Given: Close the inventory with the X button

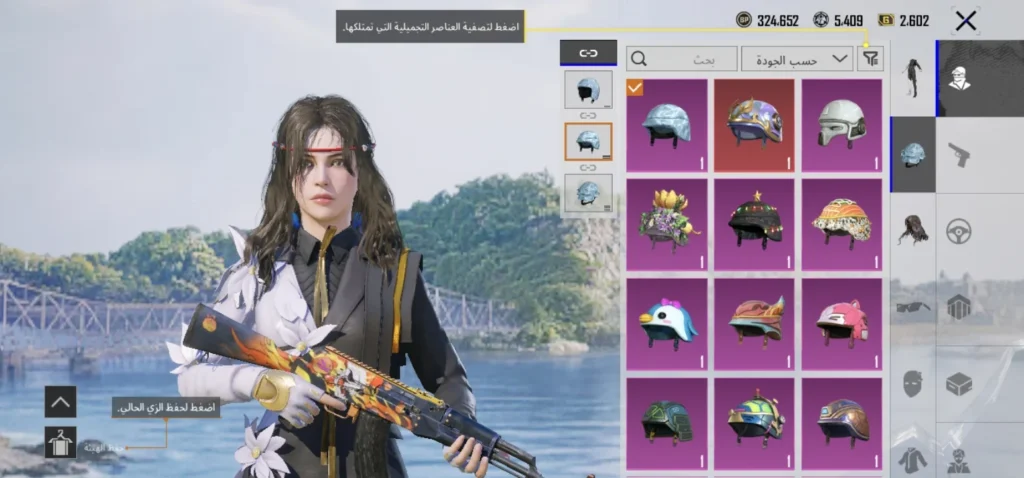Looking at the screenshot, I should [965, 20].
